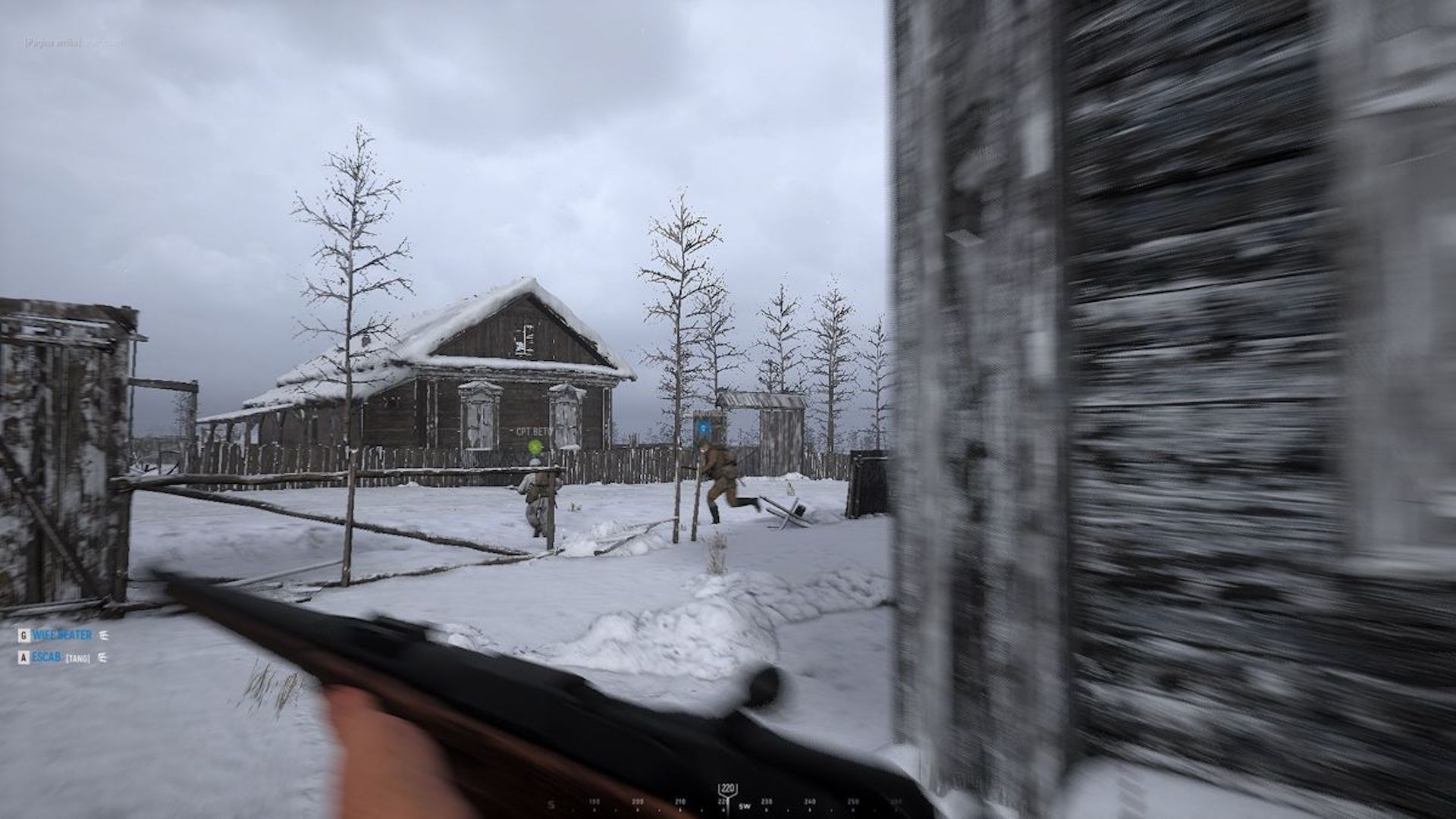Click the weapon icon beside WIFE.BEATER
Image resolution: width=1456 pixels, height=819 pixels.
(x=104, y=635)
